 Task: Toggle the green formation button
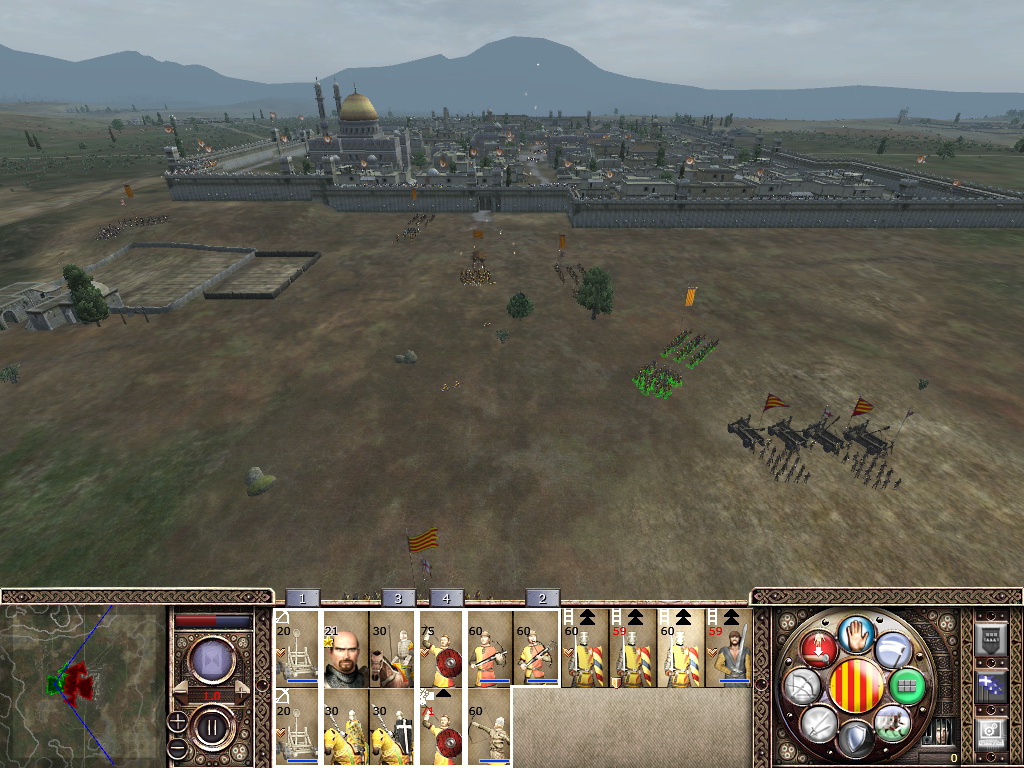click(908, 686)
